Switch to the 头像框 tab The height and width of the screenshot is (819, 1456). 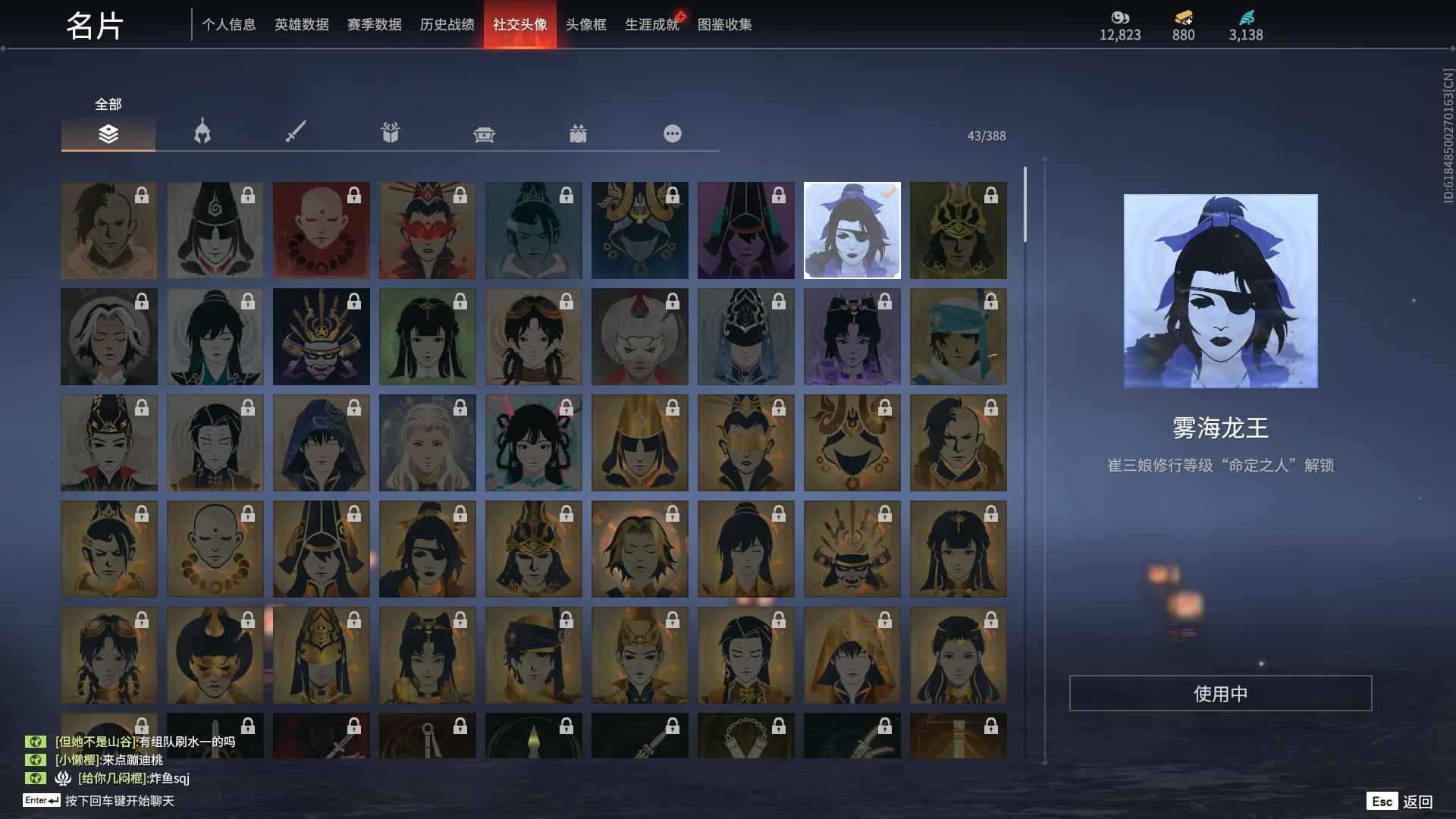tap(584, 24)
